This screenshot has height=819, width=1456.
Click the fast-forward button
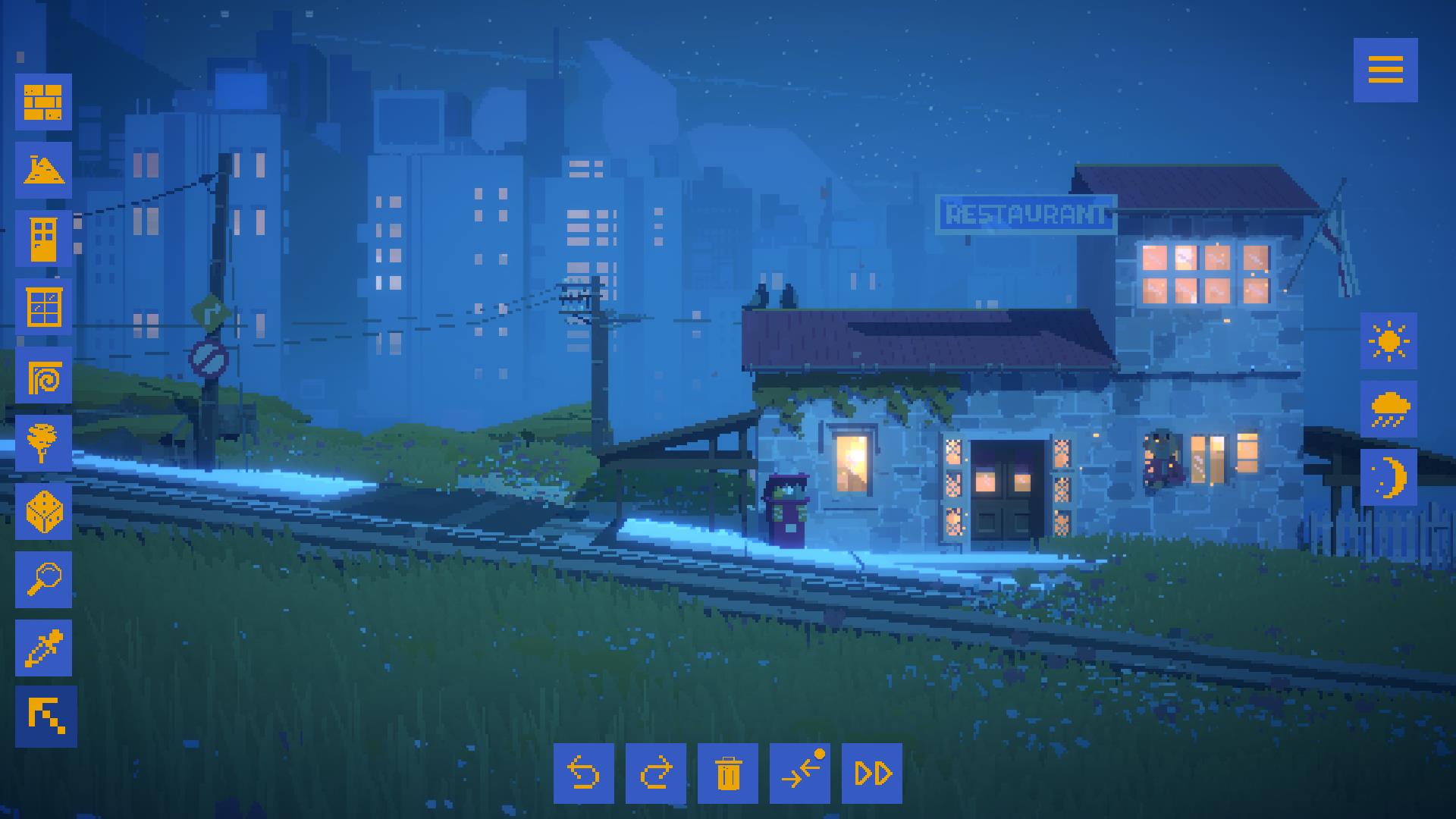[871, 773]
